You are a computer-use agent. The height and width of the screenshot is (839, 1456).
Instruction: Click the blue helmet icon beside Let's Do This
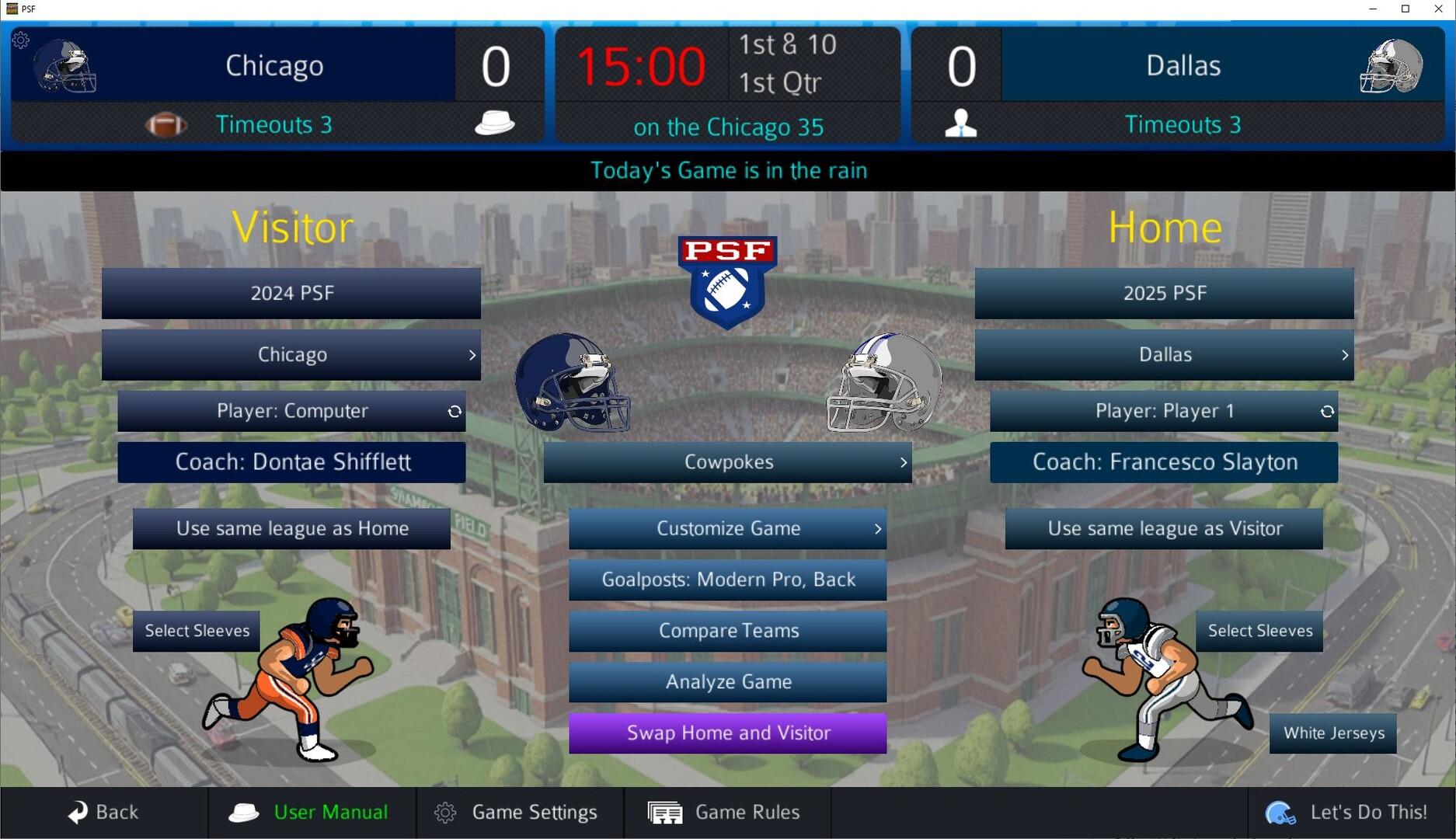(x=1282, y=813)
